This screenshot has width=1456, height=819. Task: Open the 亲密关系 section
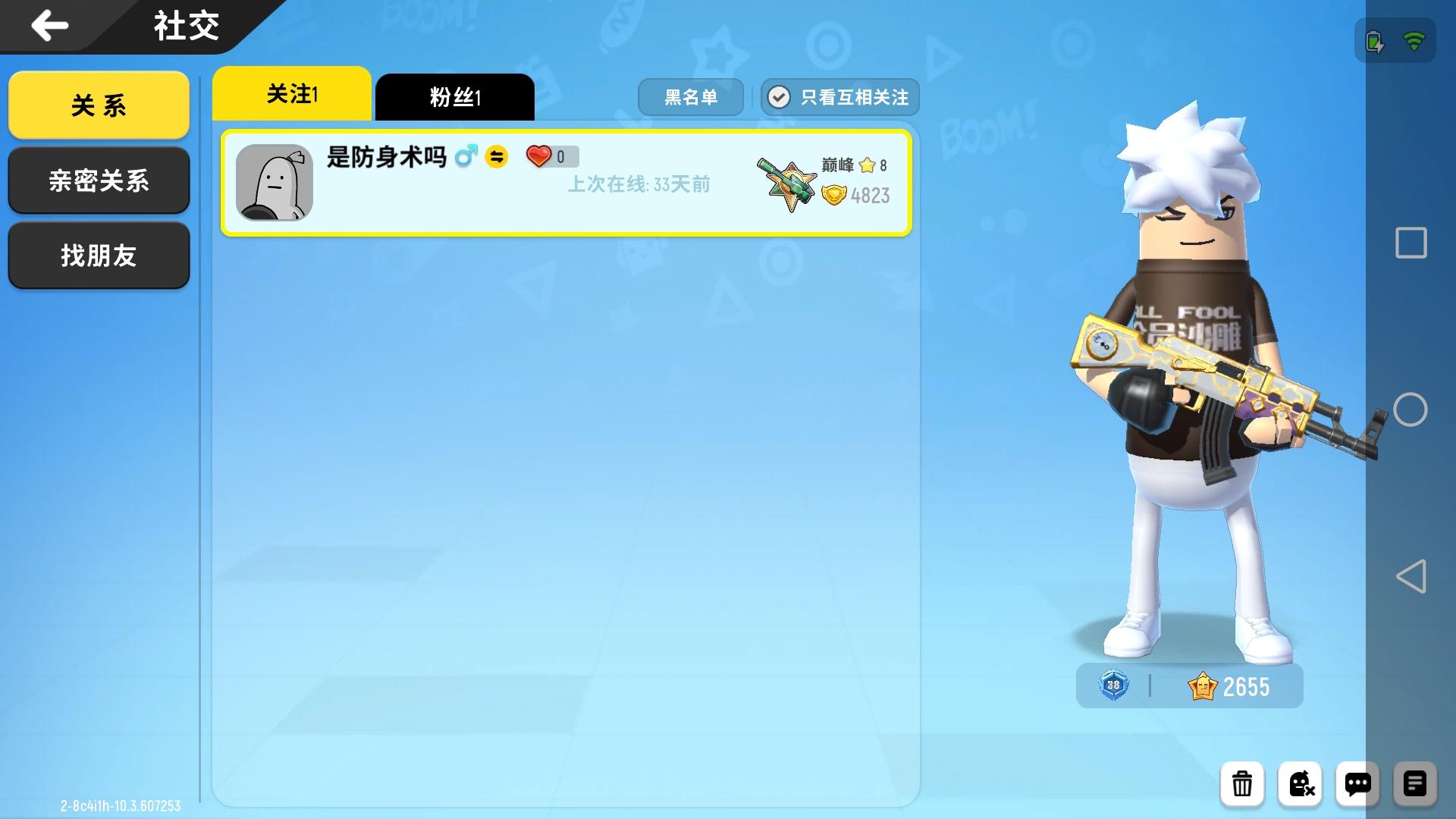99,180
